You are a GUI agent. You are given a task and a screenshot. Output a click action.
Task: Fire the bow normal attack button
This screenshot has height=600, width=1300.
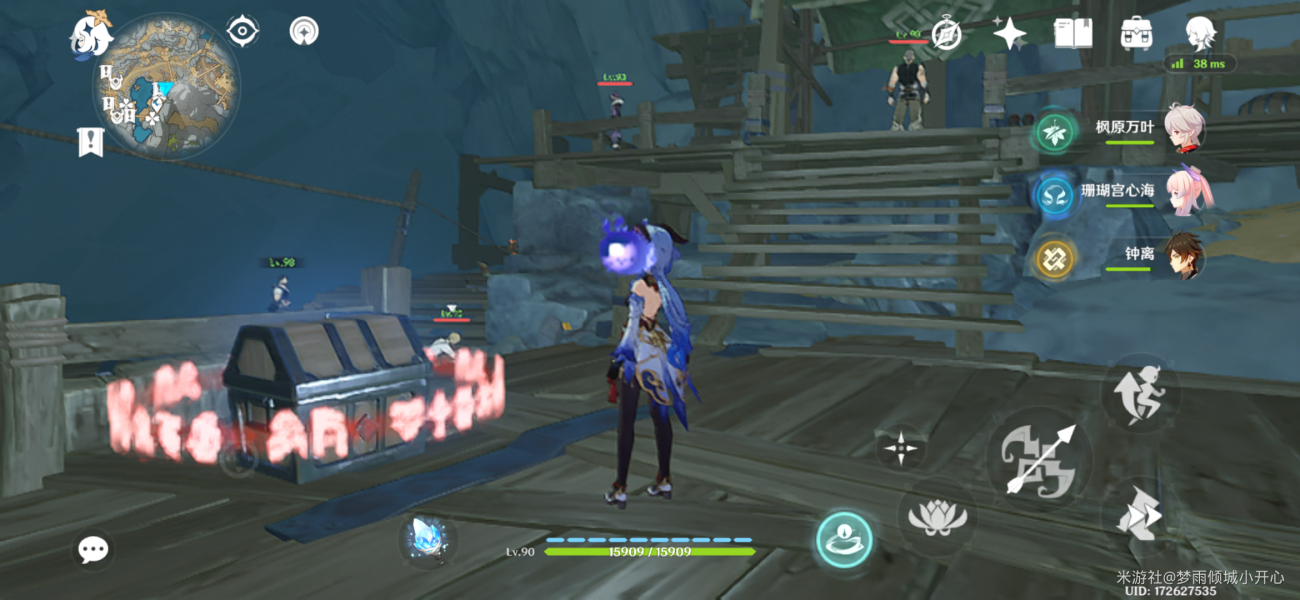pos(1040,459)
